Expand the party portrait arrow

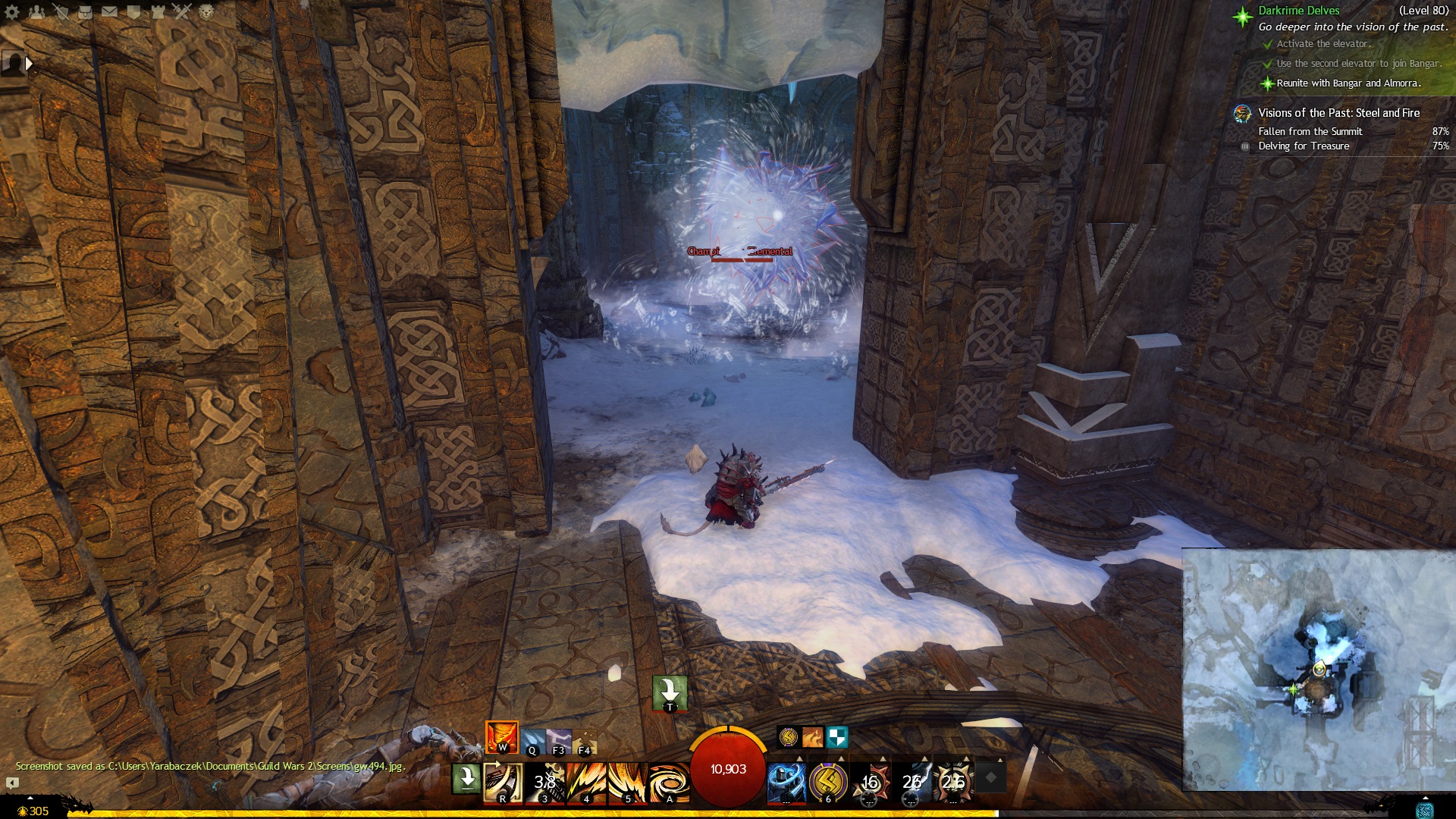(x=29, y=64)
